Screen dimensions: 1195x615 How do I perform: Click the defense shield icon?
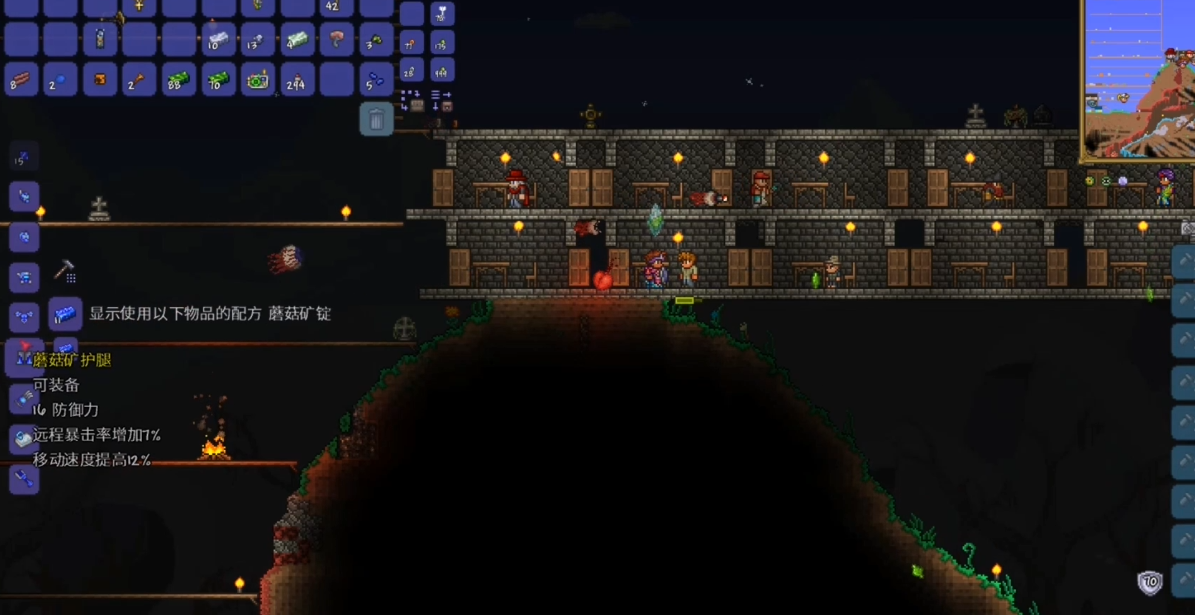pos(1150,582)
